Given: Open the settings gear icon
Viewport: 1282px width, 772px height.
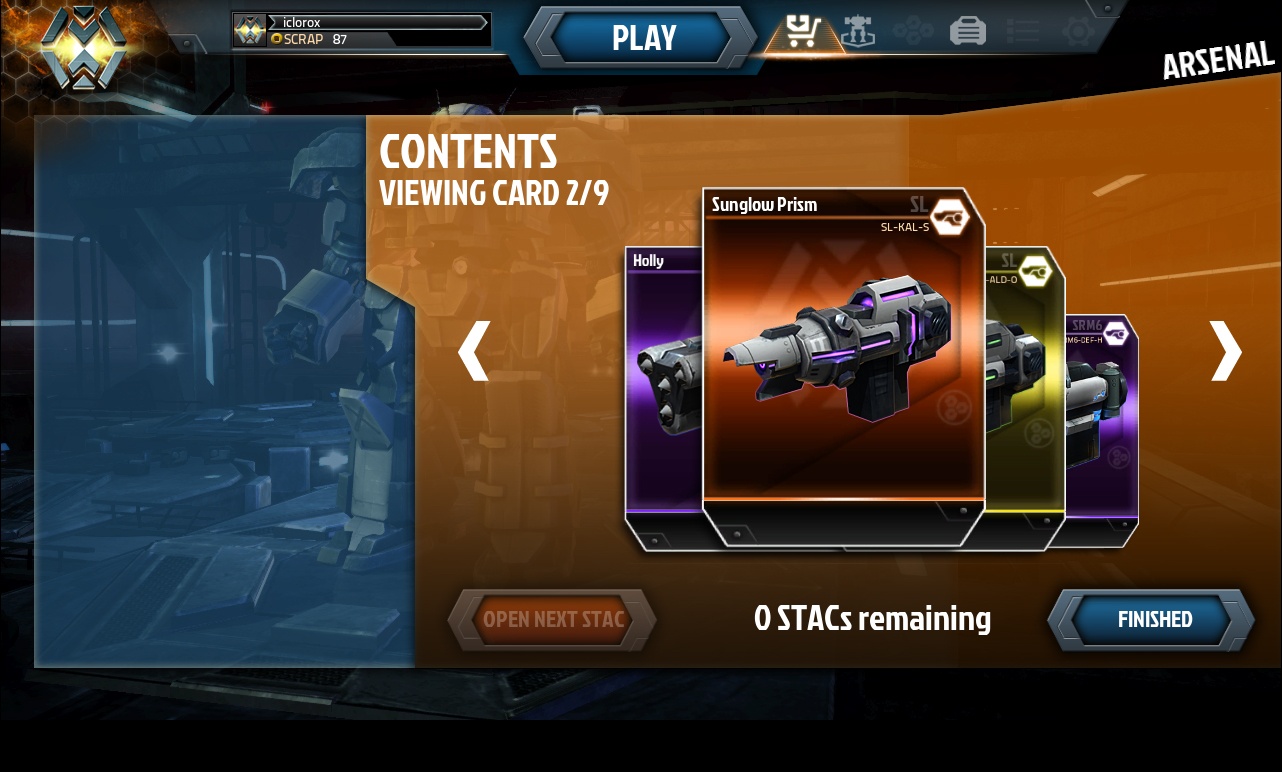Looking at the screenshot, I should coord(1077,30).
